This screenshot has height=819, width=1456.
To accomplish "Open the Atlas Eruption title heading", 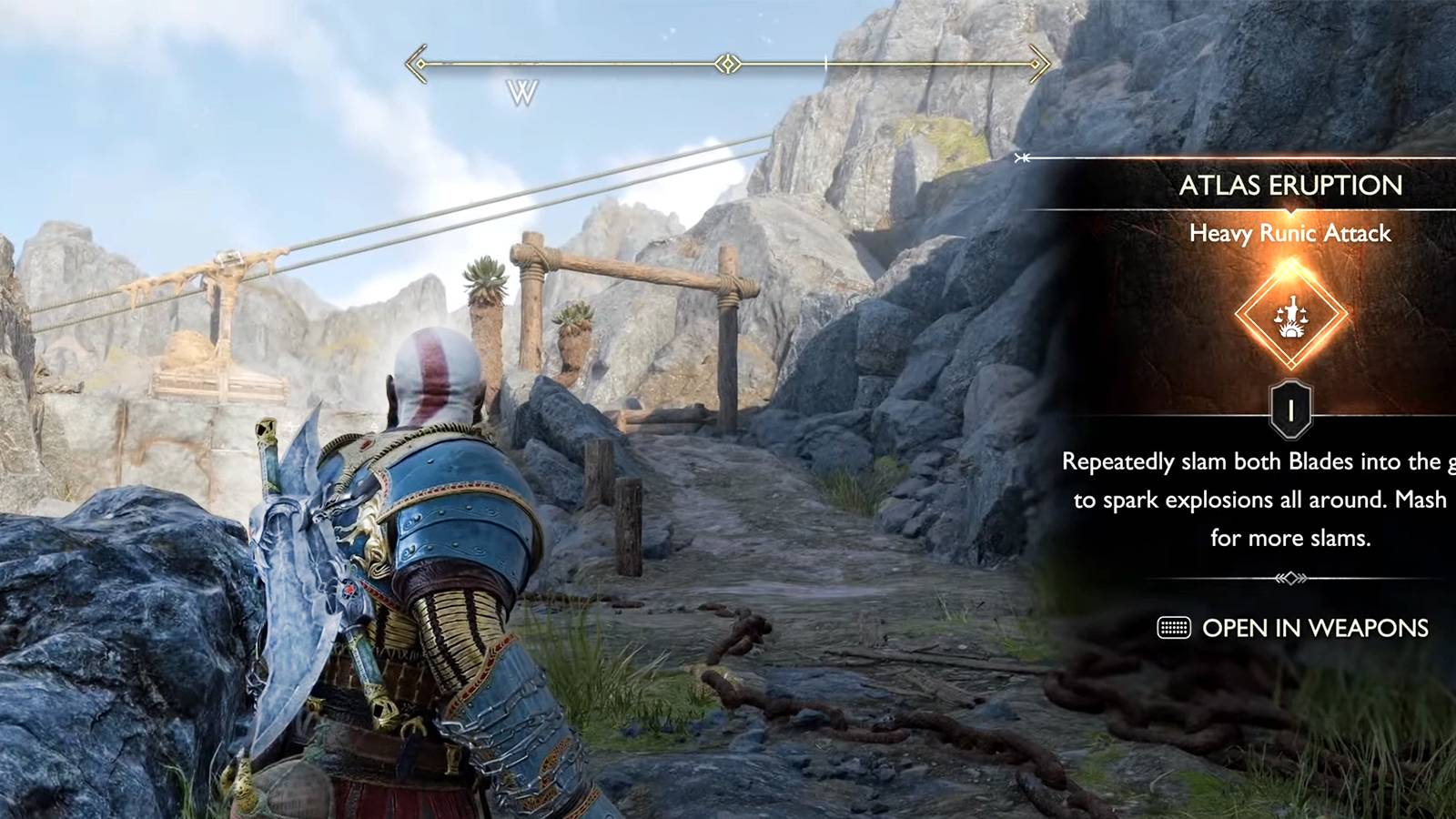I will point(1292,187).
